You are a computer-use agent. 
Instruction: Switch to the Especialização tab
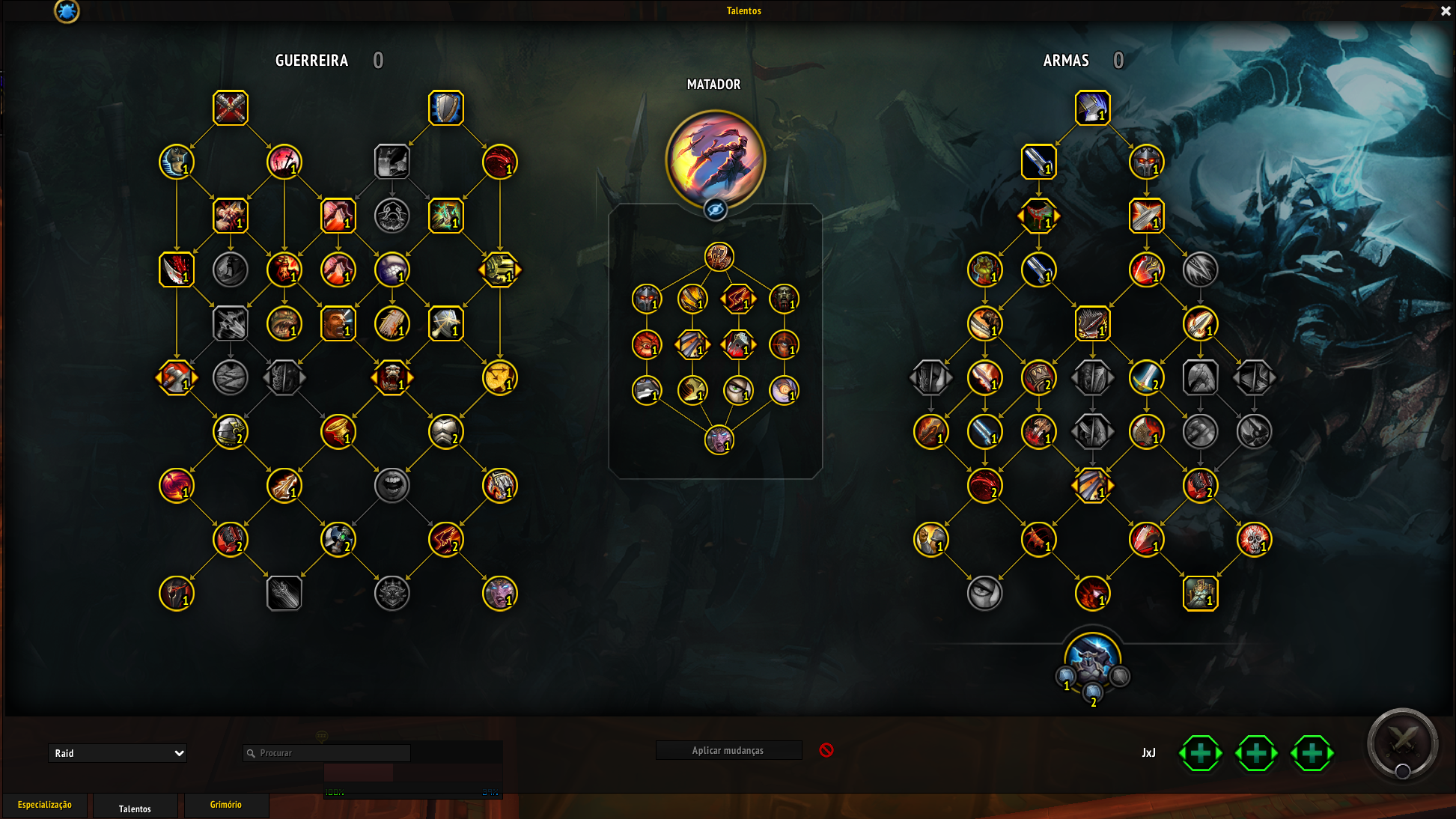[45, 805]
